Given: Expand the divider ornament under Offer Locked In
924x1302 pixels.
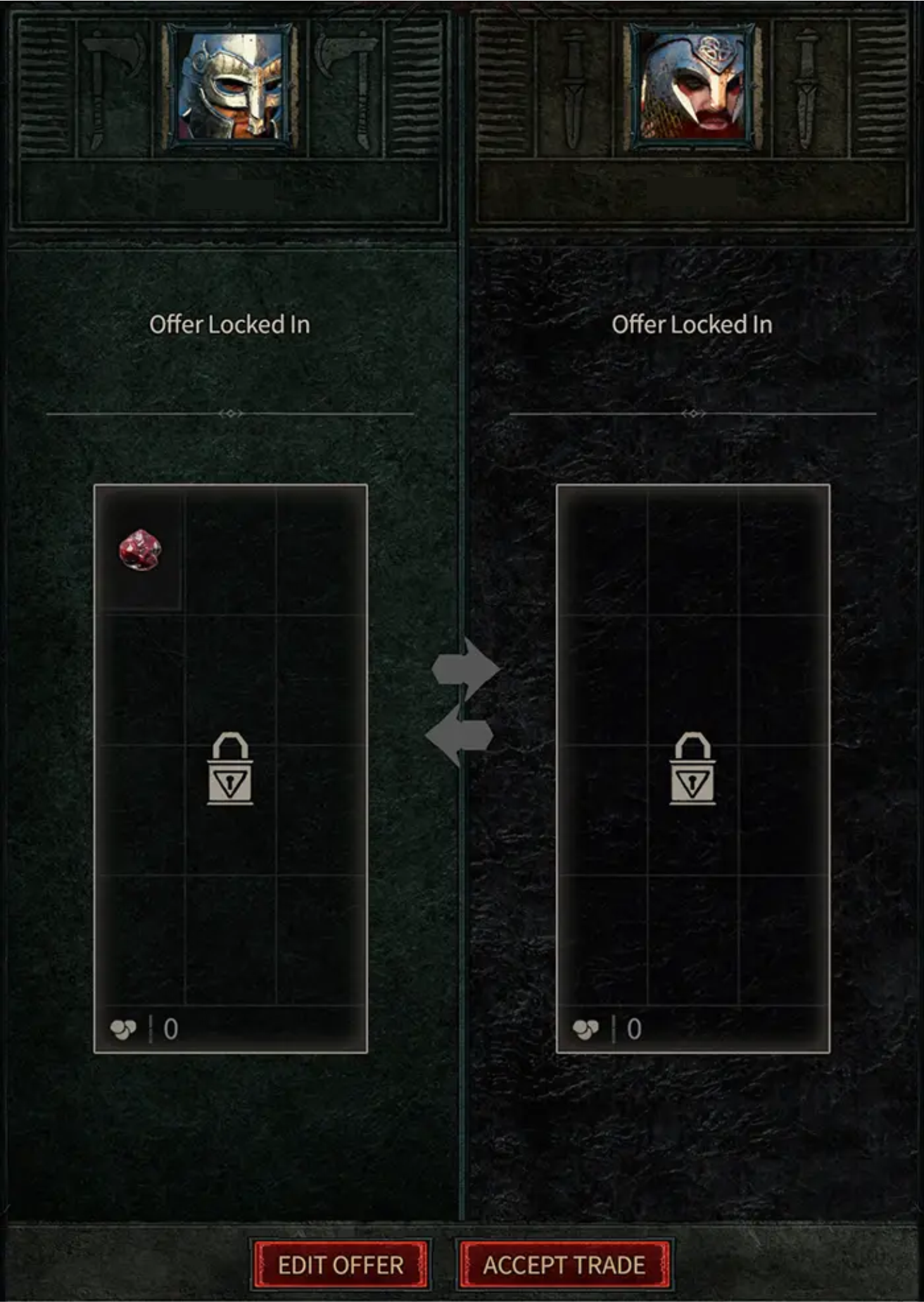Looking at the screenshot, I should click(231, 413).
